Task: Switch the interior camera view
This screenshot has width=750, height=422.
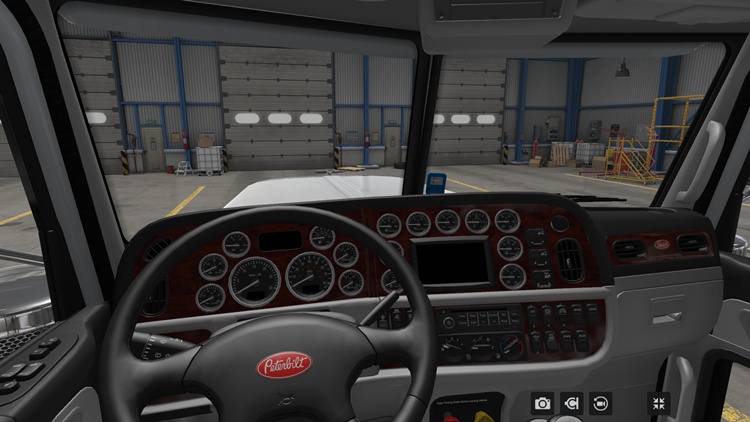Action: point(571,403)
